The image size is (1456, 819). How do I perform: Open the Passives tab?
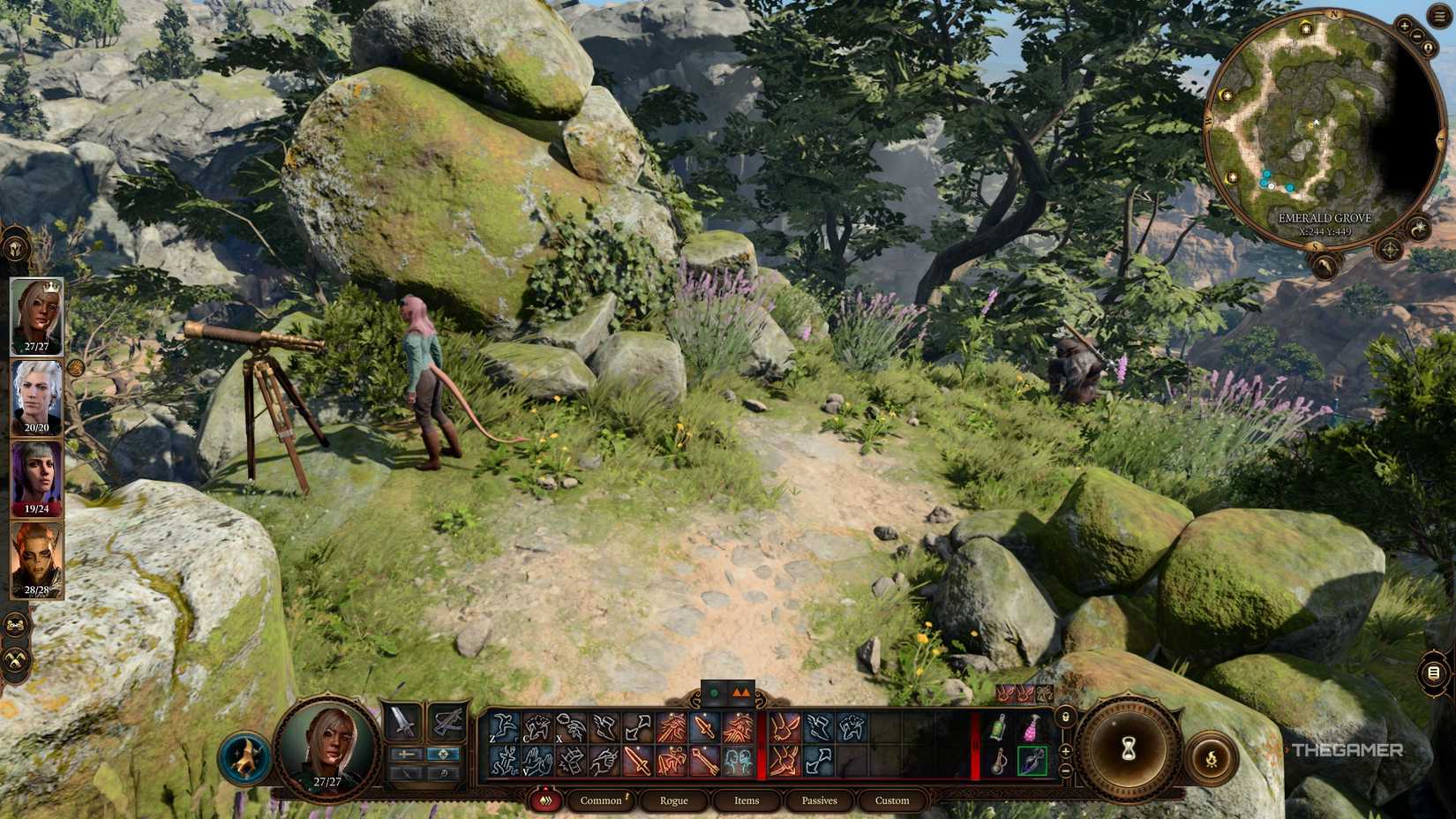(820, 800)
